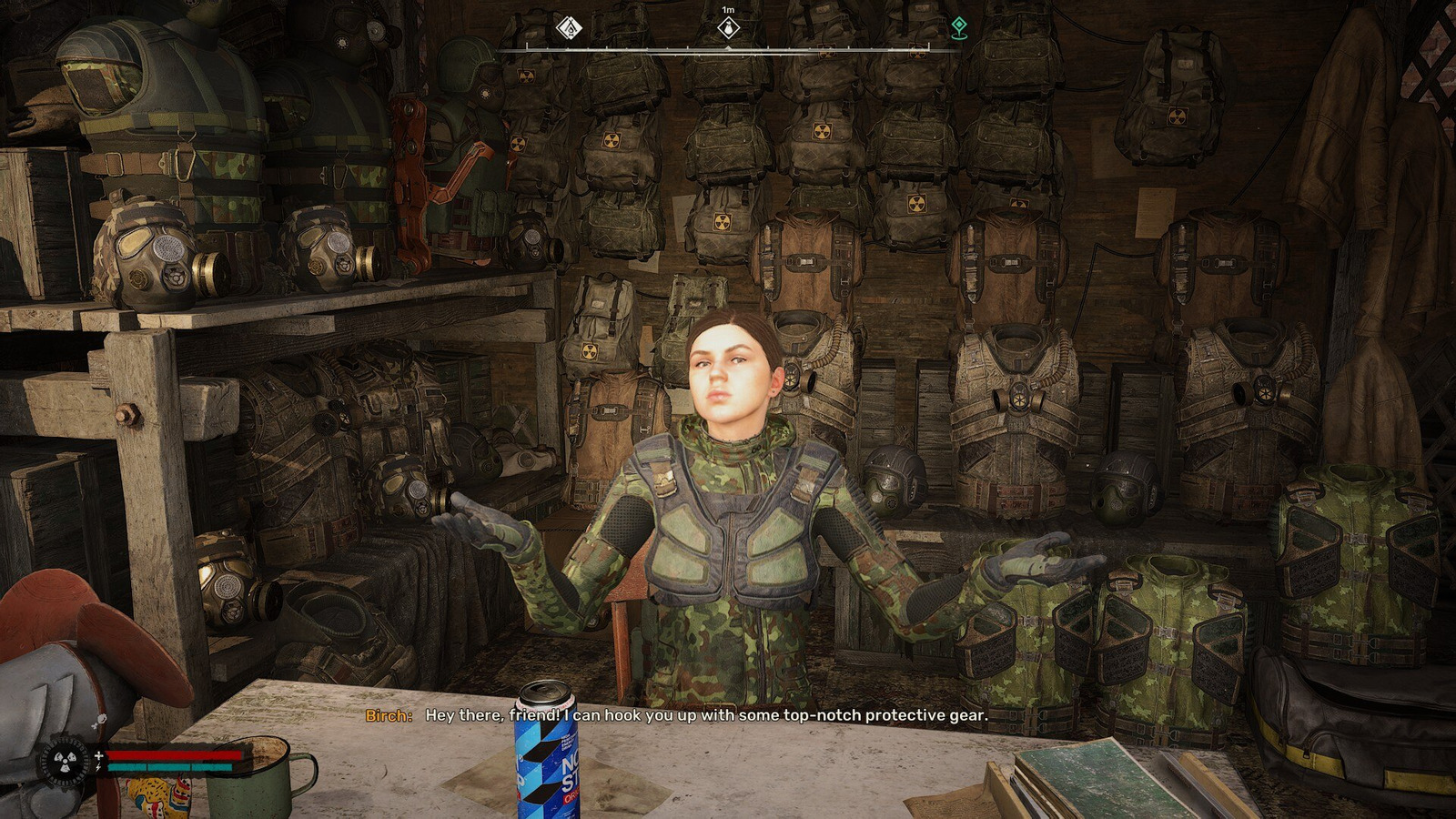The image size is (1456, 819).
Task: Click the health cross icon next to the red bar
Action: (x=97, y=754)
